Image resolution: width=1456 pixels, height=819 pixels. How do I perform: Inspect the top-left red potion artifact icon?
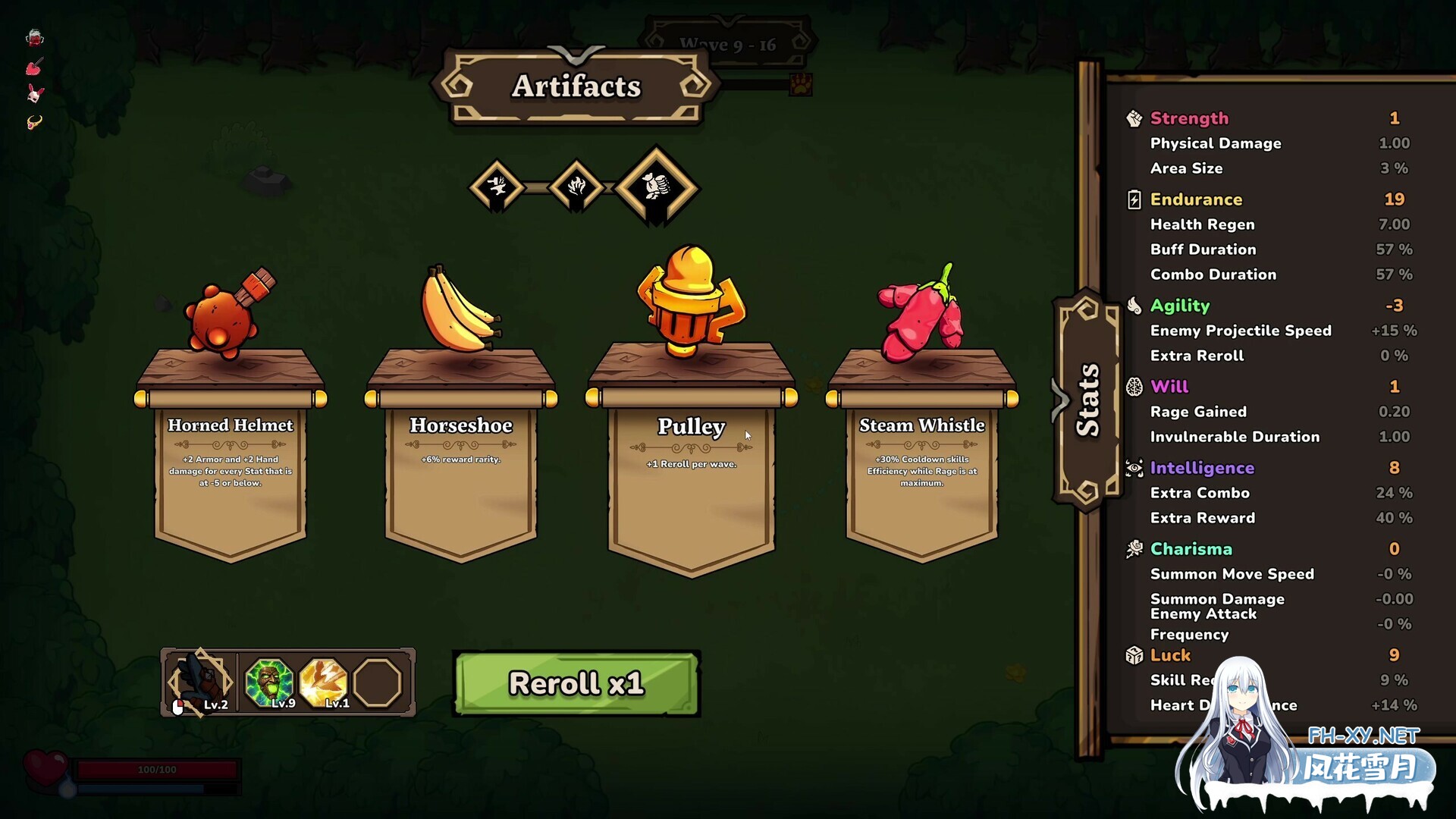pos(35,38)
